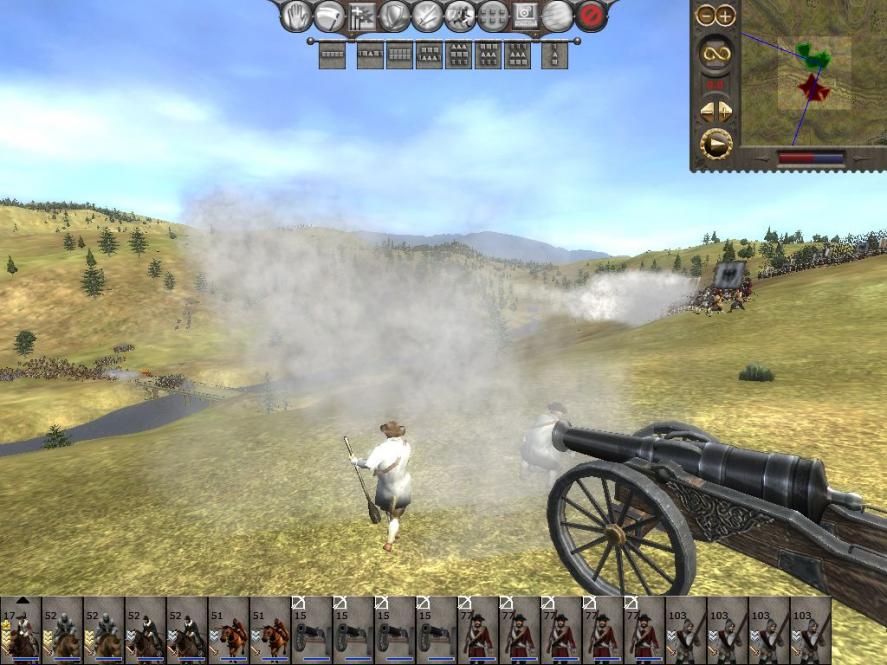Click the play button beside the minimap

pyautogui.click(x=715, y=144)
